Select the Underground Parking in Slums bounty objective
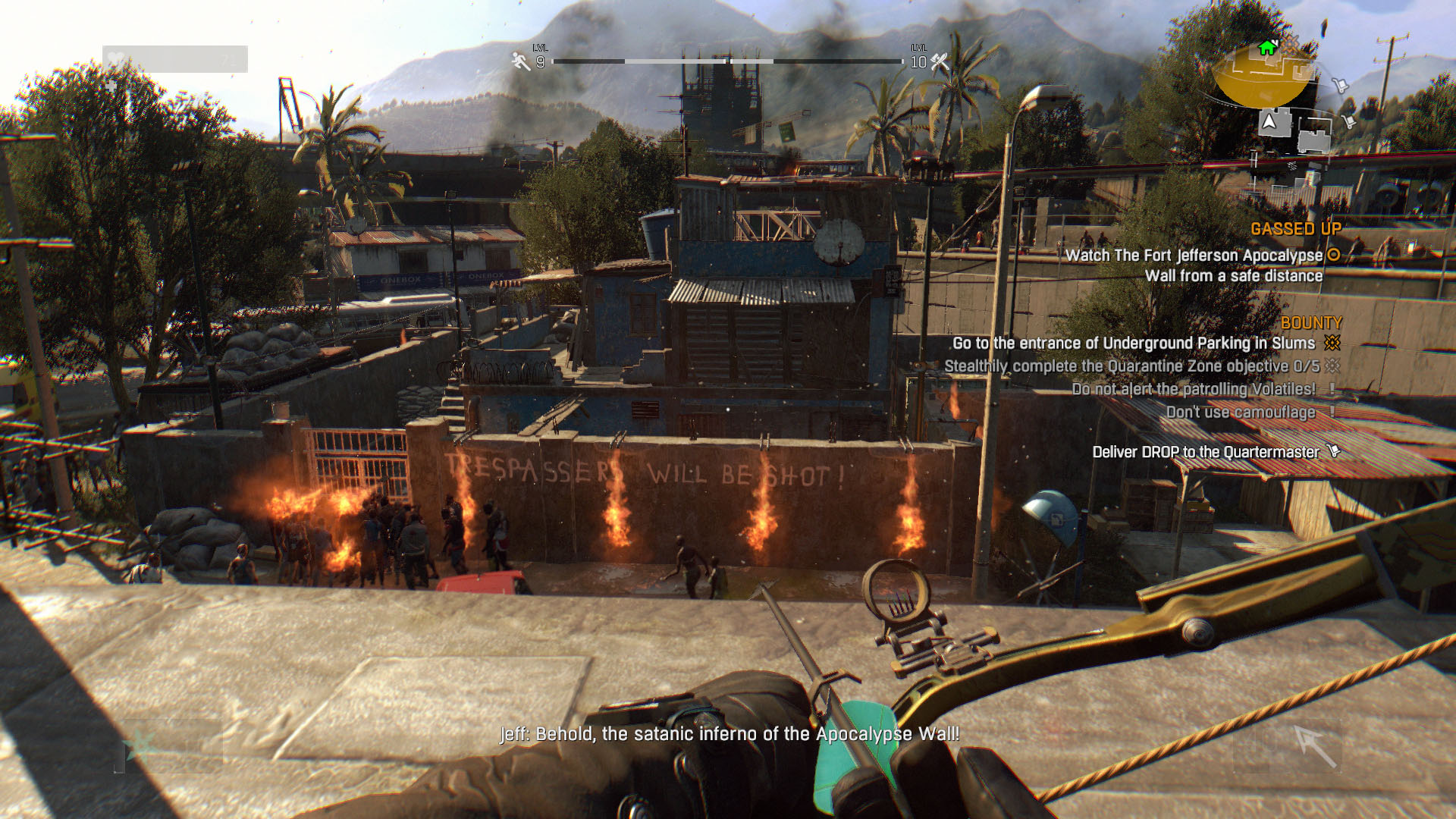1456x819 pixels. point(1133,344)
